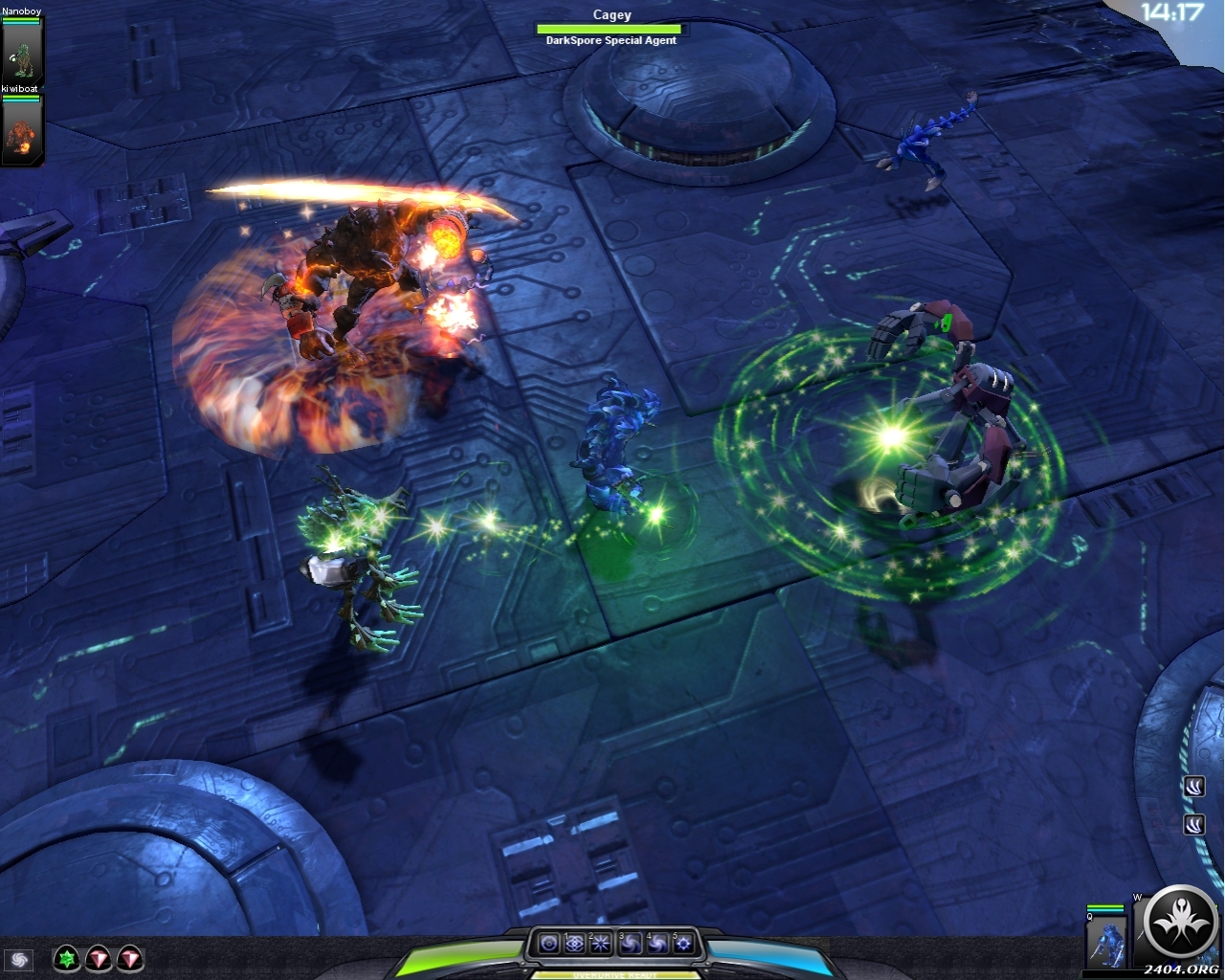Select Nanoboy's teammate portrait
Screen dimensions: 1225x980
point(21,56)
